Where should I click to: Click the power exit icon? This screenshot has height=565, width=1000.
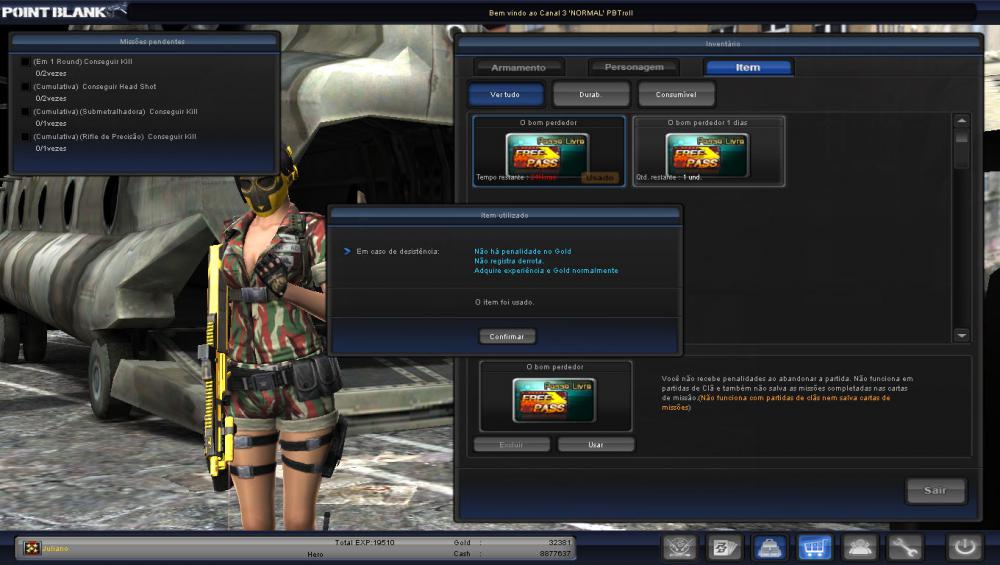[964, 547]
